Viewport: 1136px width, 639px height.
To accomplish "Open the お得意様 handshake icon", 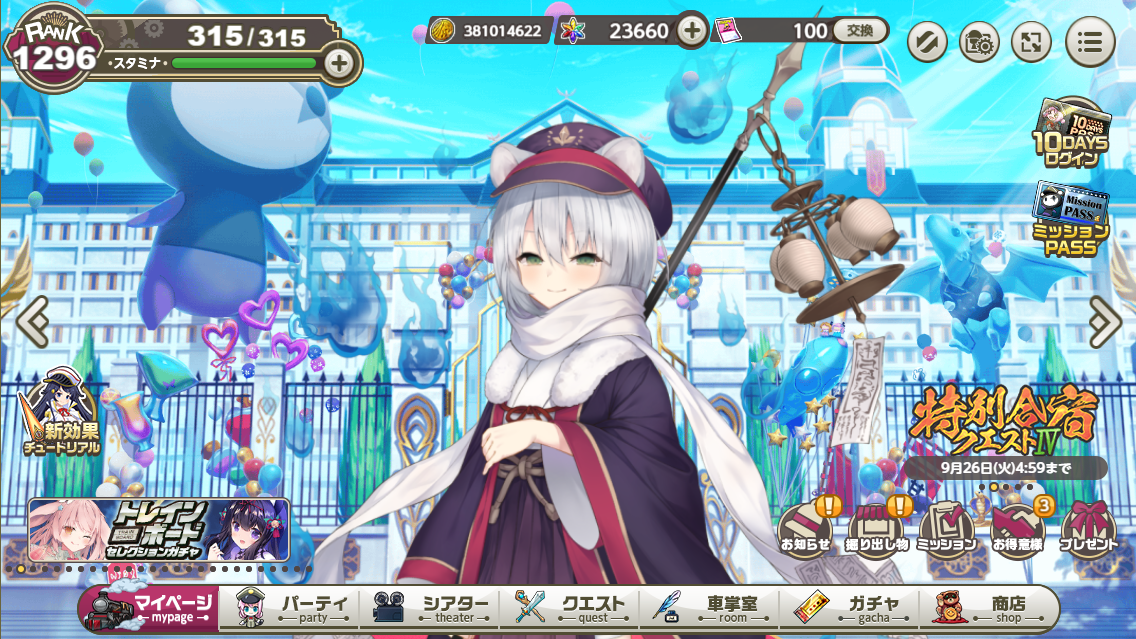I will tap(1017, 528).
